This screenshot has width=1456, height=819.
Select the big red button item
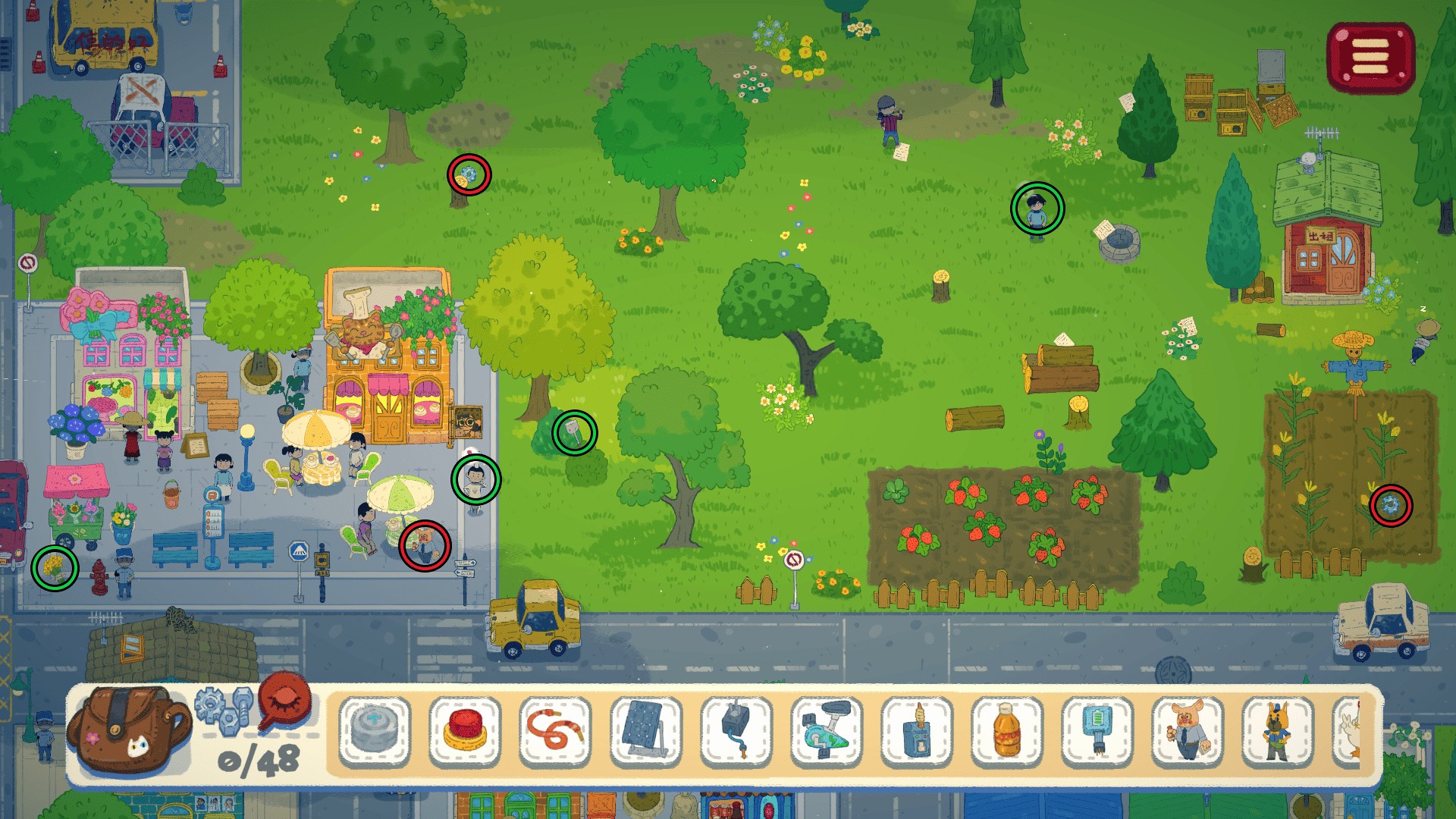[x=465, y=730]
